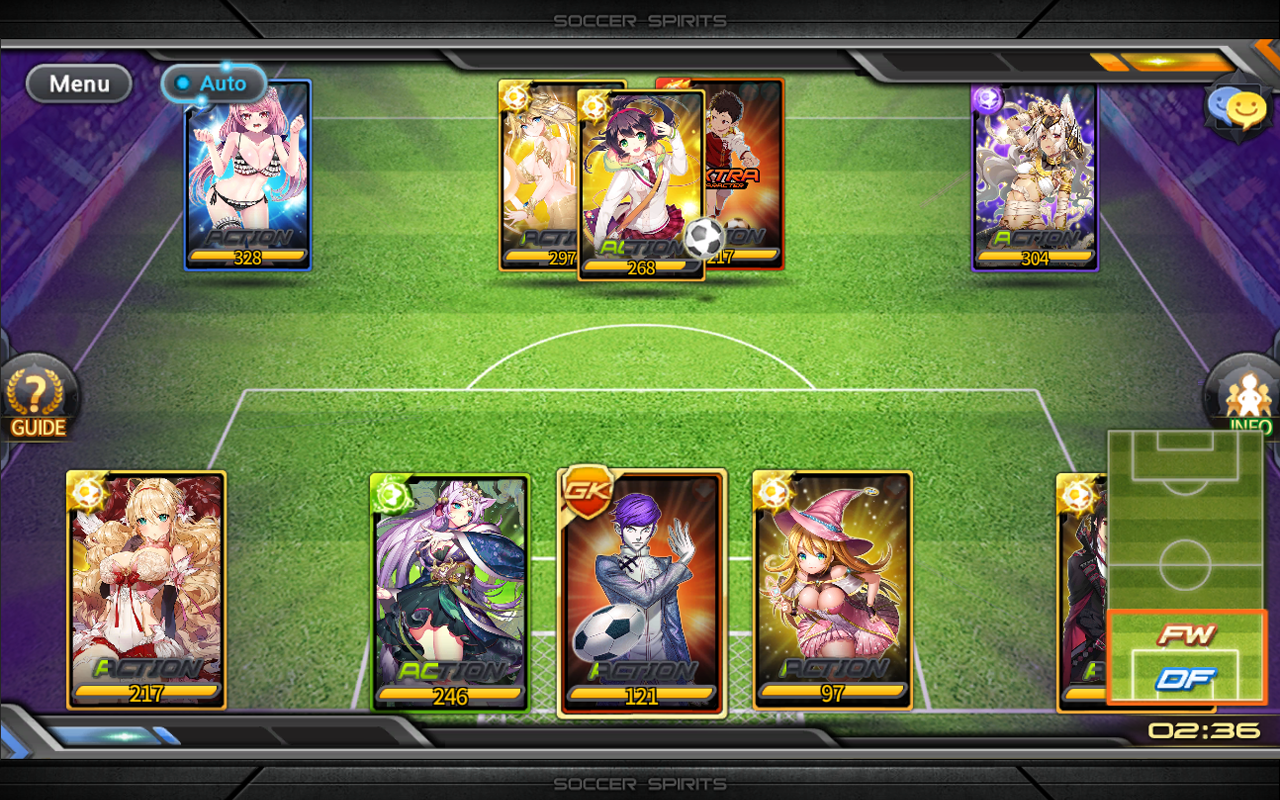Screen dimensions: 1280x800
Task: Toggle Auto play mode
Action: 213,84
